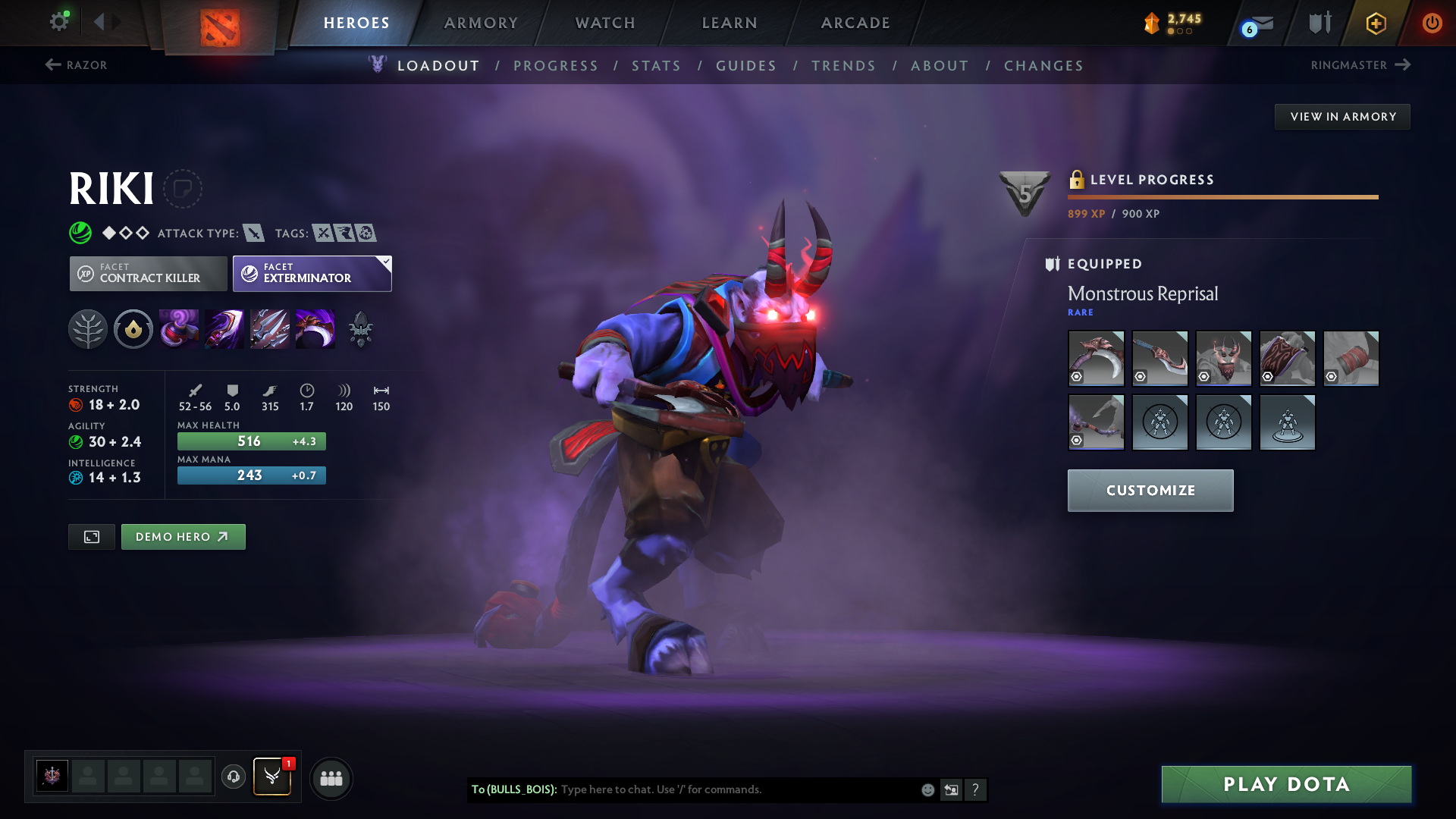Show Riki's Stats page
This screenshot has width=1456, height=819.
[656, 66]
